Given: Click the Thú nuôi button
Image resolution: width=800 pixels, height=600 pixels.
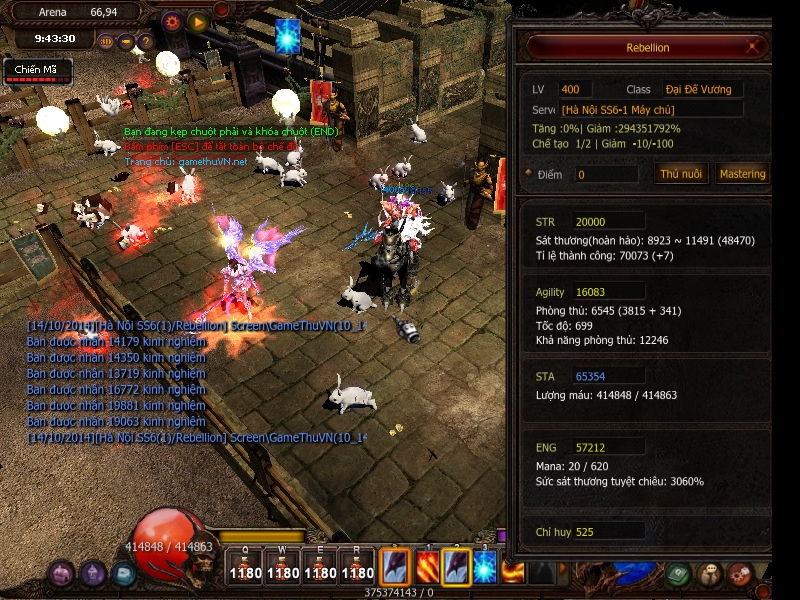Looking at the screenshot, I should pyautogui.click(x=681, y=173).
